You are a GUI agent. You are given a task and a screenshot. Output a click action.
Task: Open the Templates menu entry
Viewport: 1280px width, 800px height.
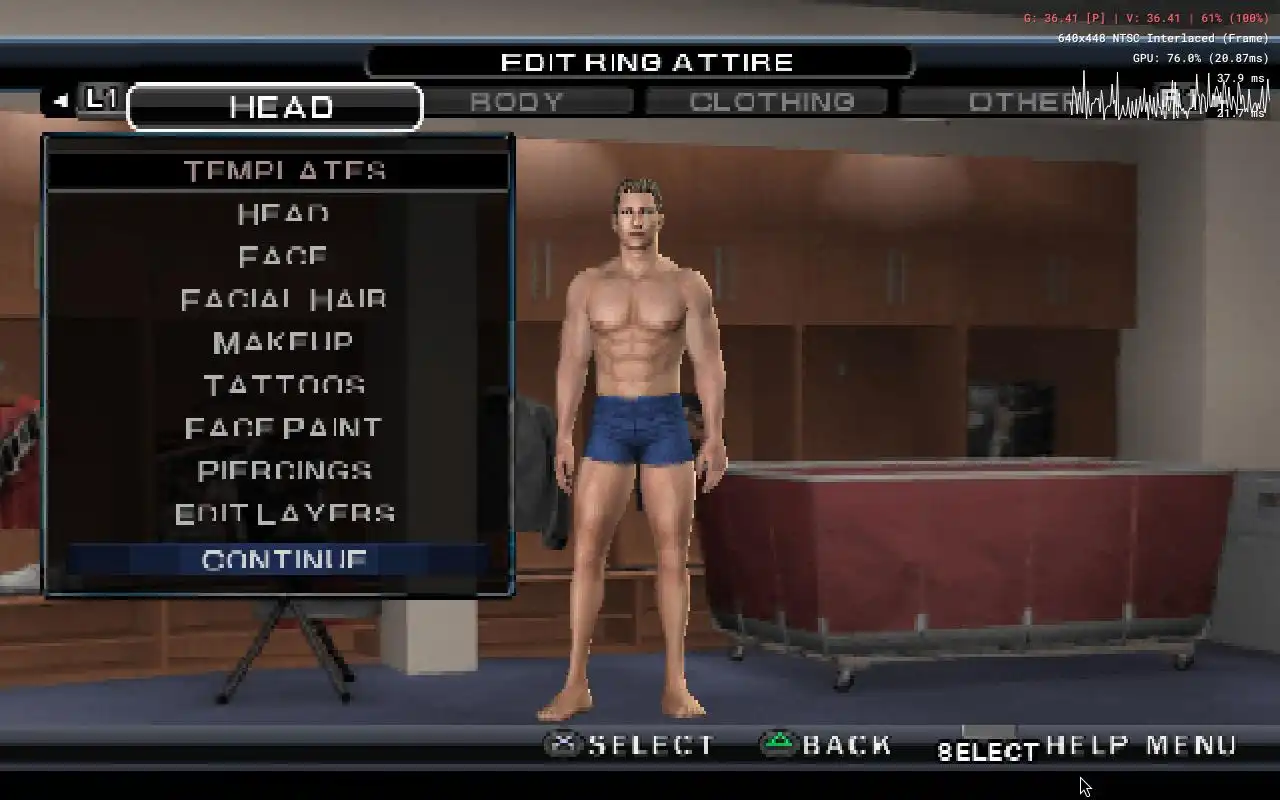point(284,171)
